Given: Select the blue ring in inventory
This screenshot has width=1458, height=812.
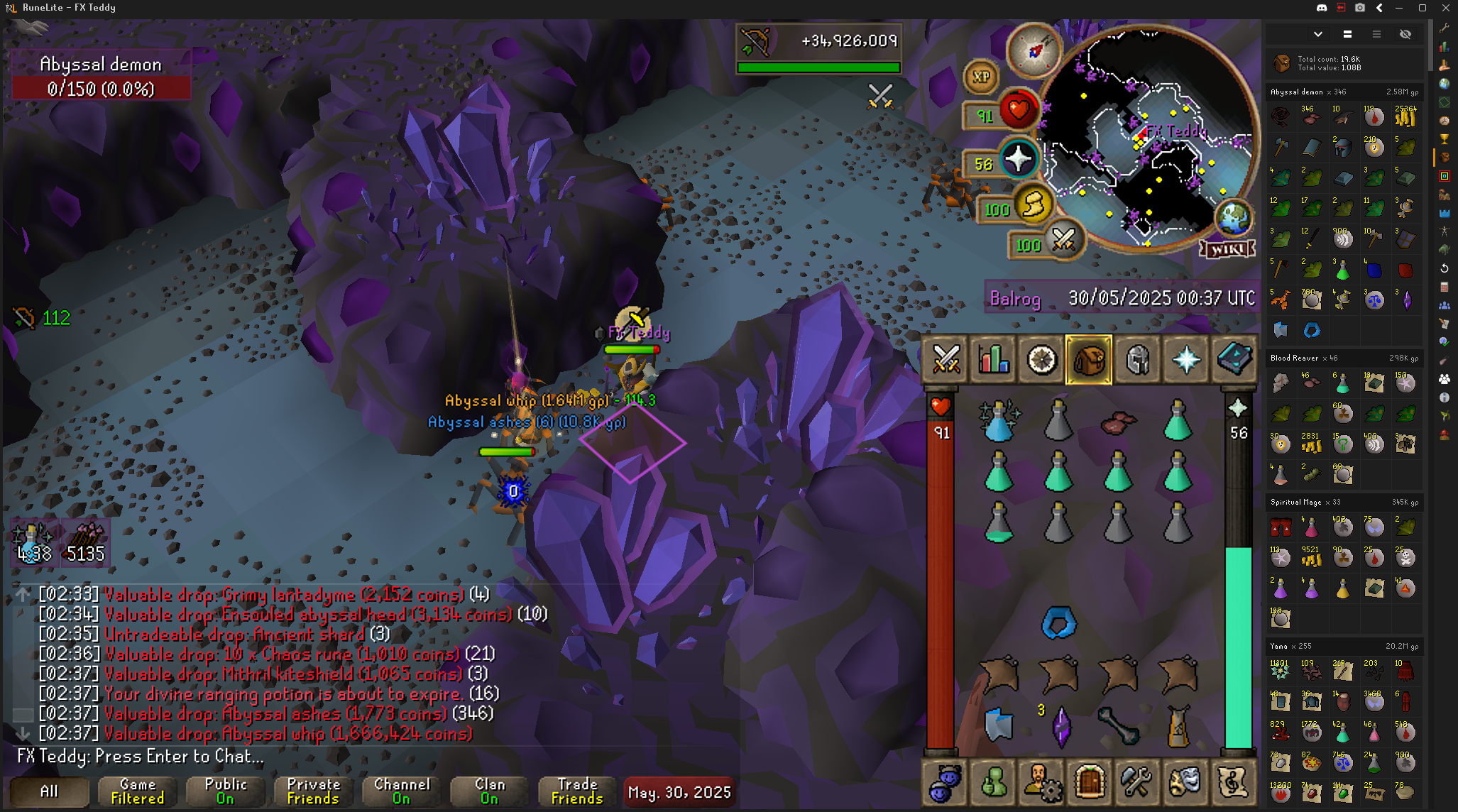Looking at the screenshot, I should (1058, 622).
